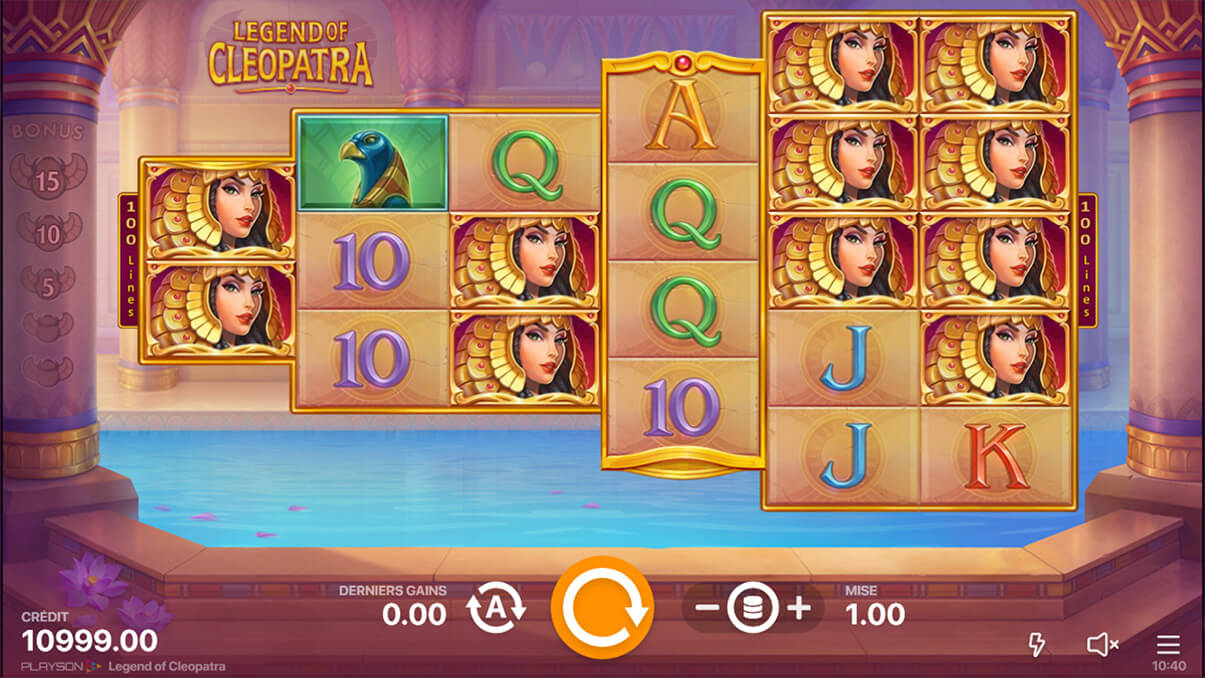Toggle the sound speaker icon
1205x678 pixels.
pos(1102,644)
